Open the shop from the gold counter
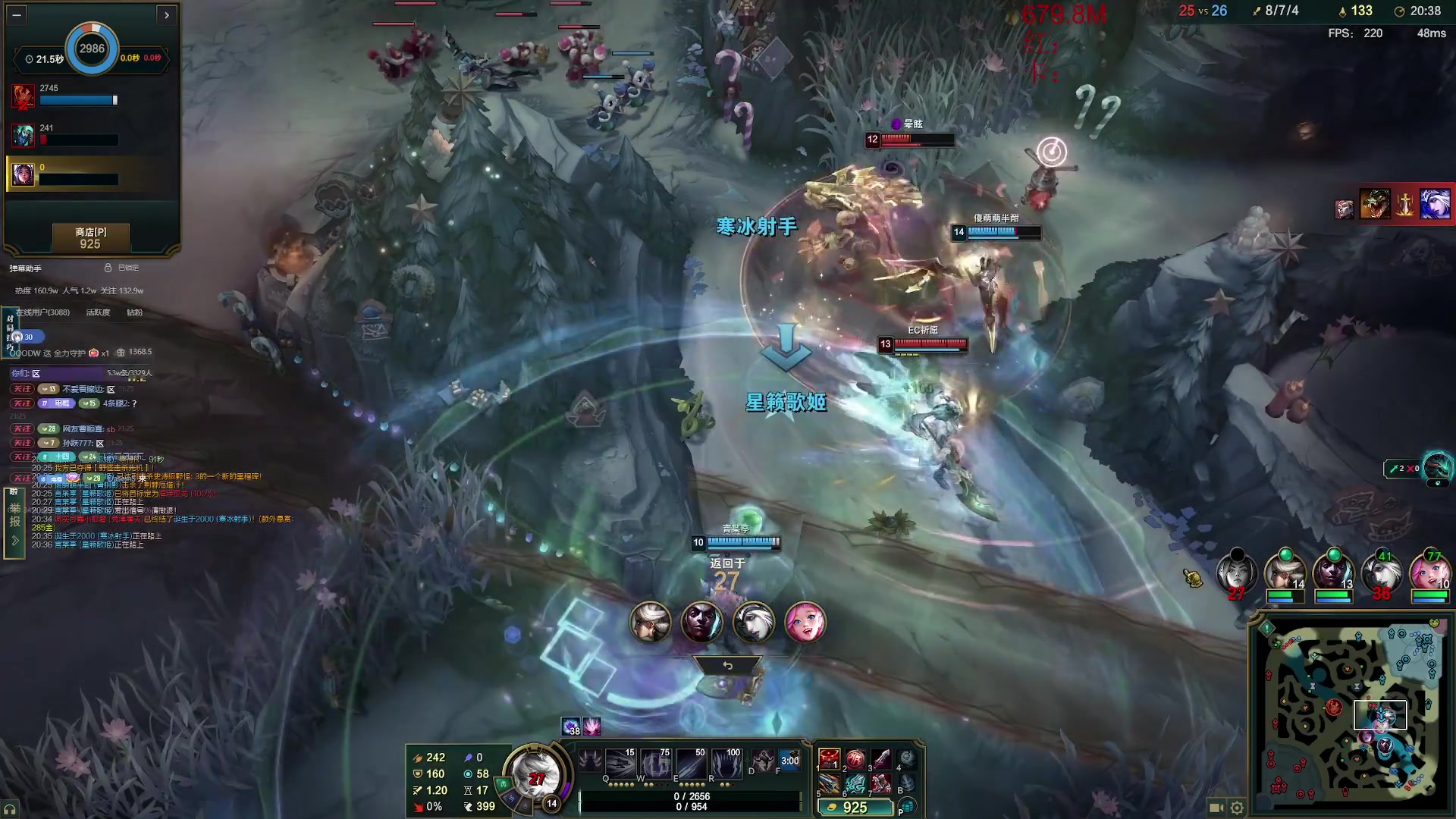This screenshot has width=1456, height=819. [x=855, y=808]
